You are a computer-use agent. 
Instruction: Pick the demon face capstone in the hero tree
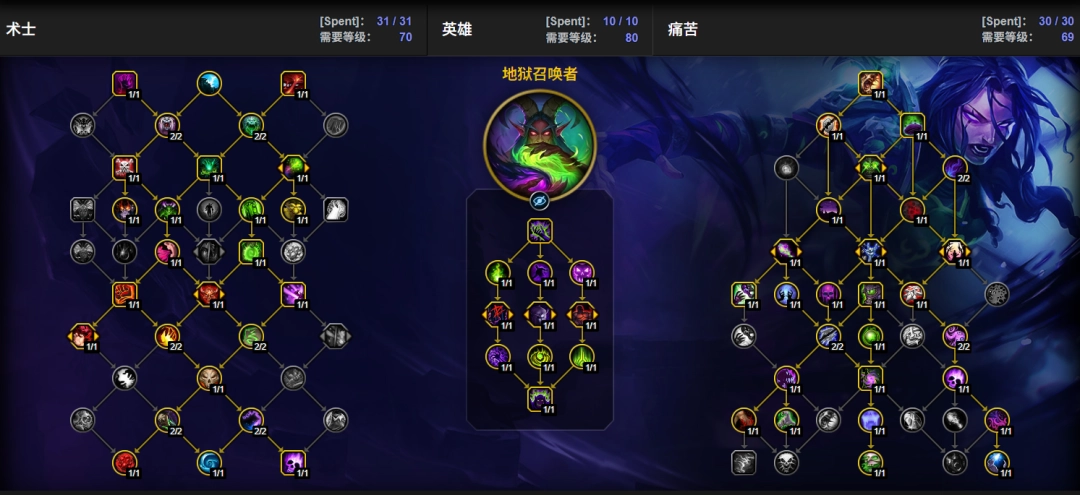[x=540, y=398]
